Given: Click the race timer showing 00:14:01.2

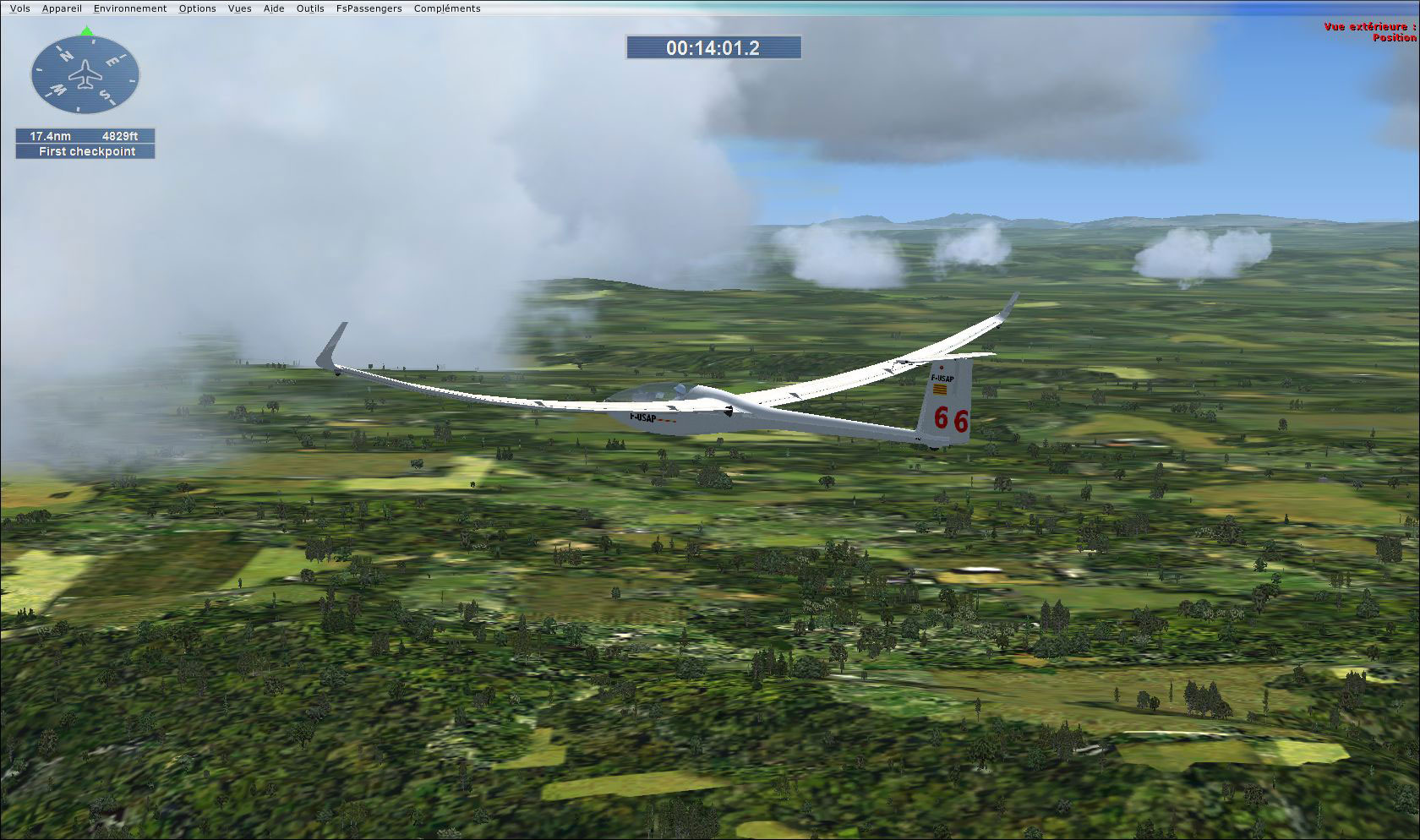Looking at the screenshot, I should click(x=713, y=47).
